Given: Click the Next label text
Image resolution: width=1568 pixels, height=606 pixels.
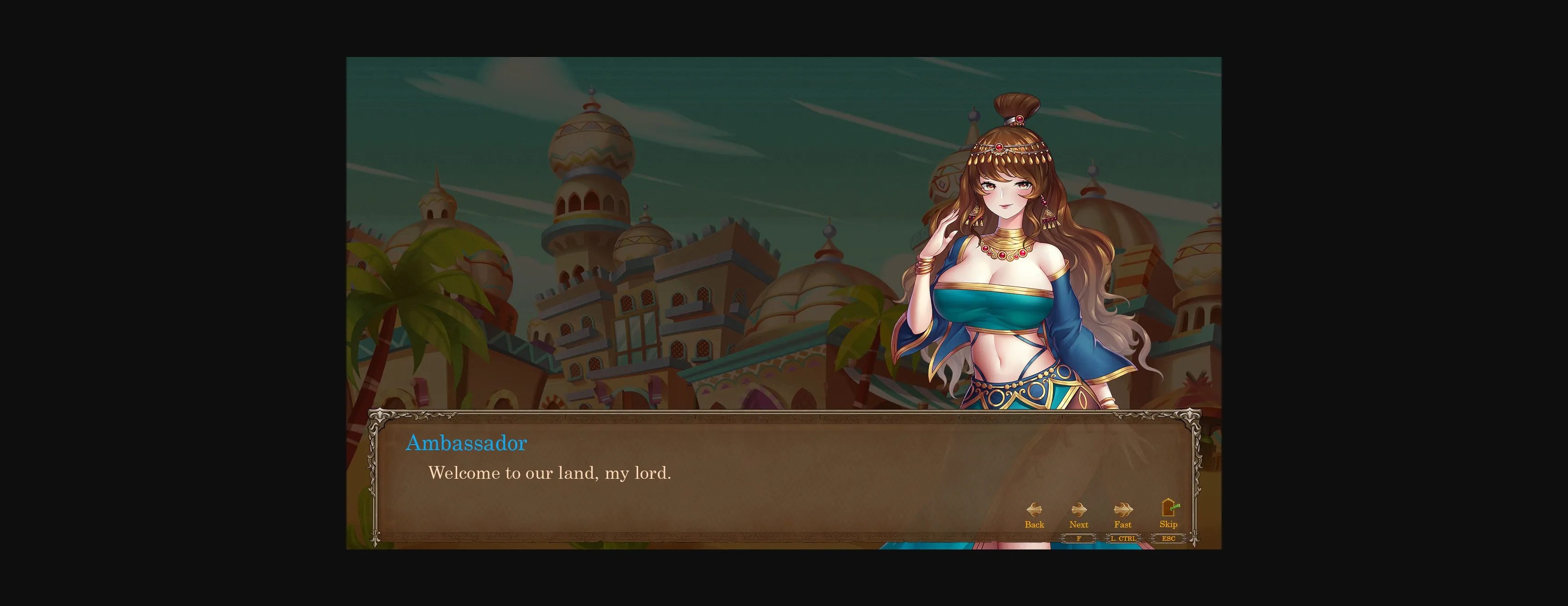Looking at the screenshot, I should pos(1078,524).
